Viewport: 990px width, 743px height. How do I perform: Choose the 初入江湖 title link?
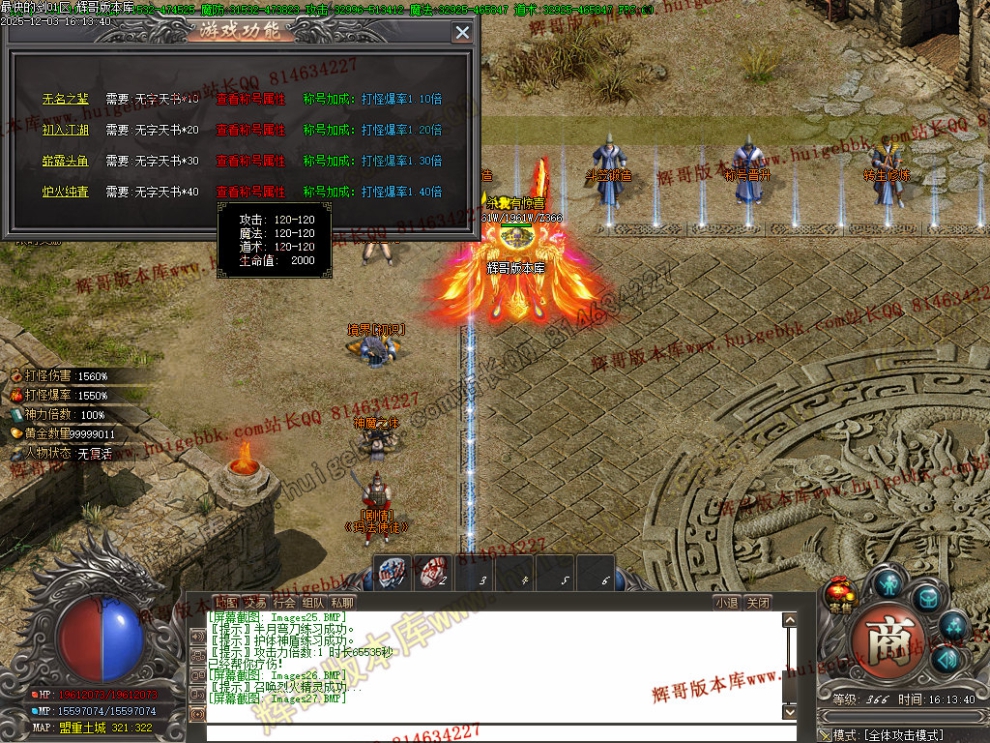click(65, 130)
